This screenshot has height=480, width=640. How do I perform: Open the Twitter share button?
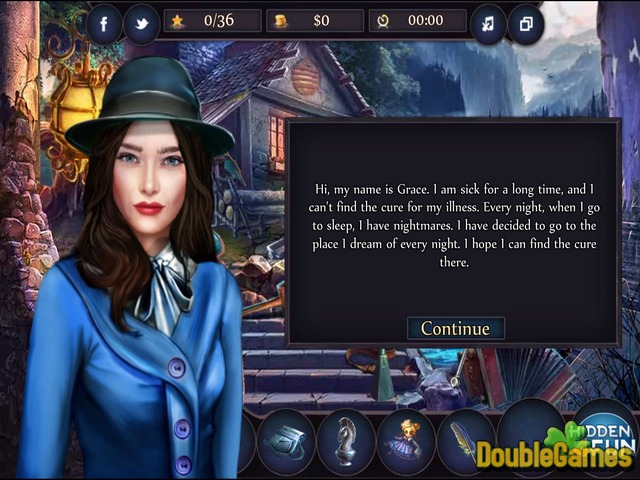click(x=141, y=23)
